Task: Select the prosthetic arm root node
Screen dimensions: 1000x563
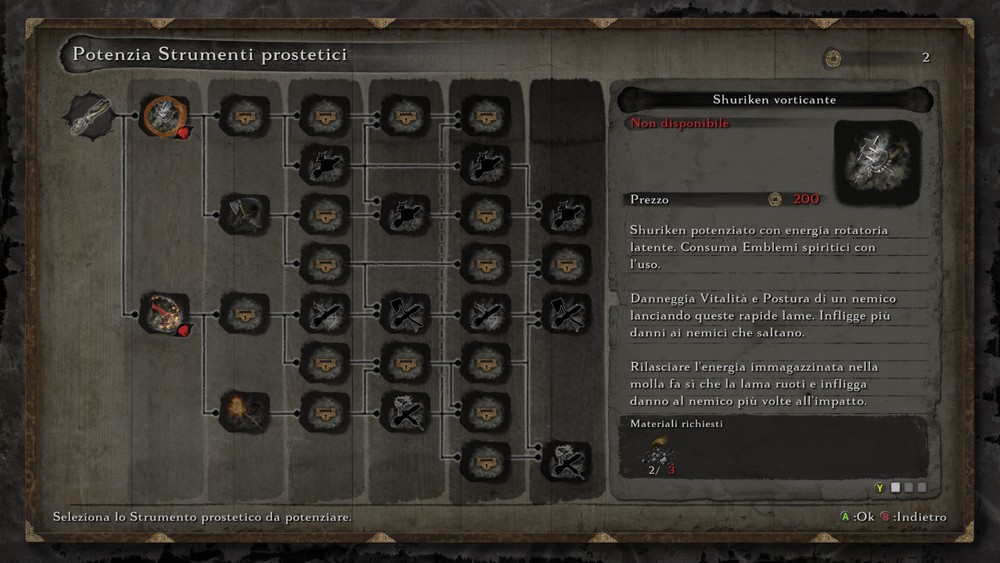Action: [87, 115]
